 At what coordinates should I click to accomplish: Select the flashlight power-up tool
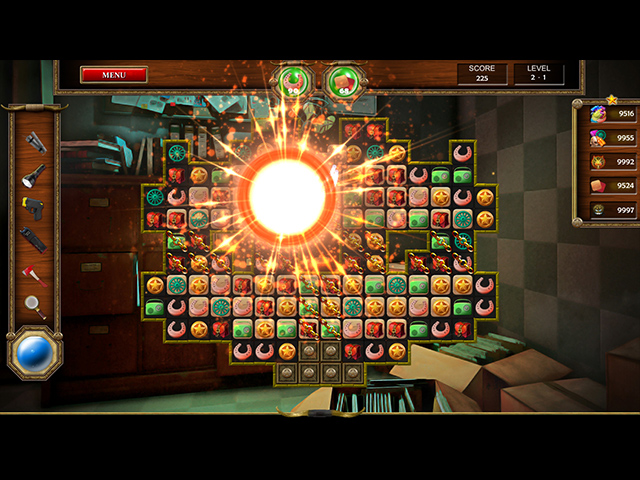35,174
